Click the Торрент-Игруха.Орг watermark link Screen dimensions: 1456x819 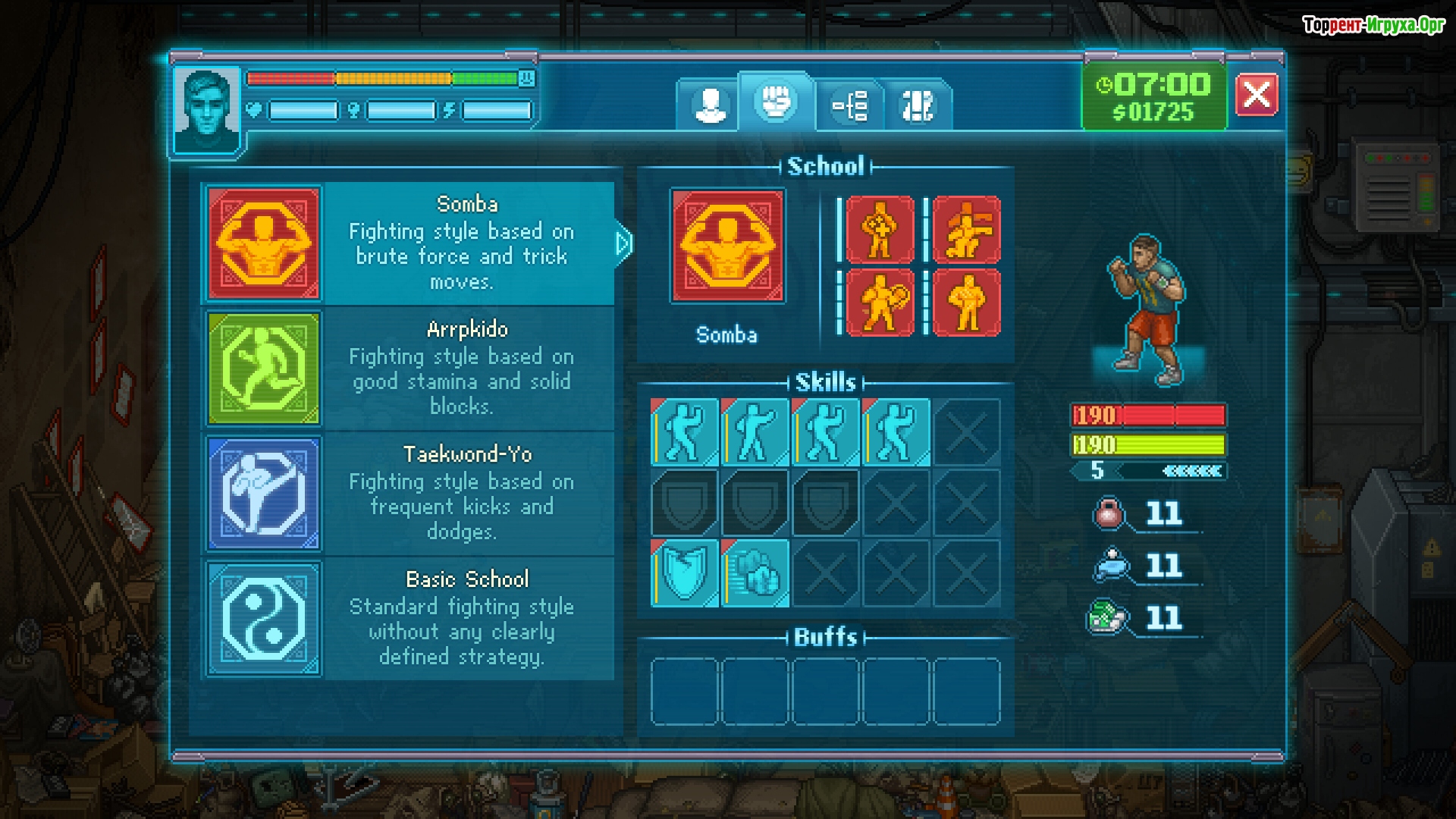[x=1373, y=25]
